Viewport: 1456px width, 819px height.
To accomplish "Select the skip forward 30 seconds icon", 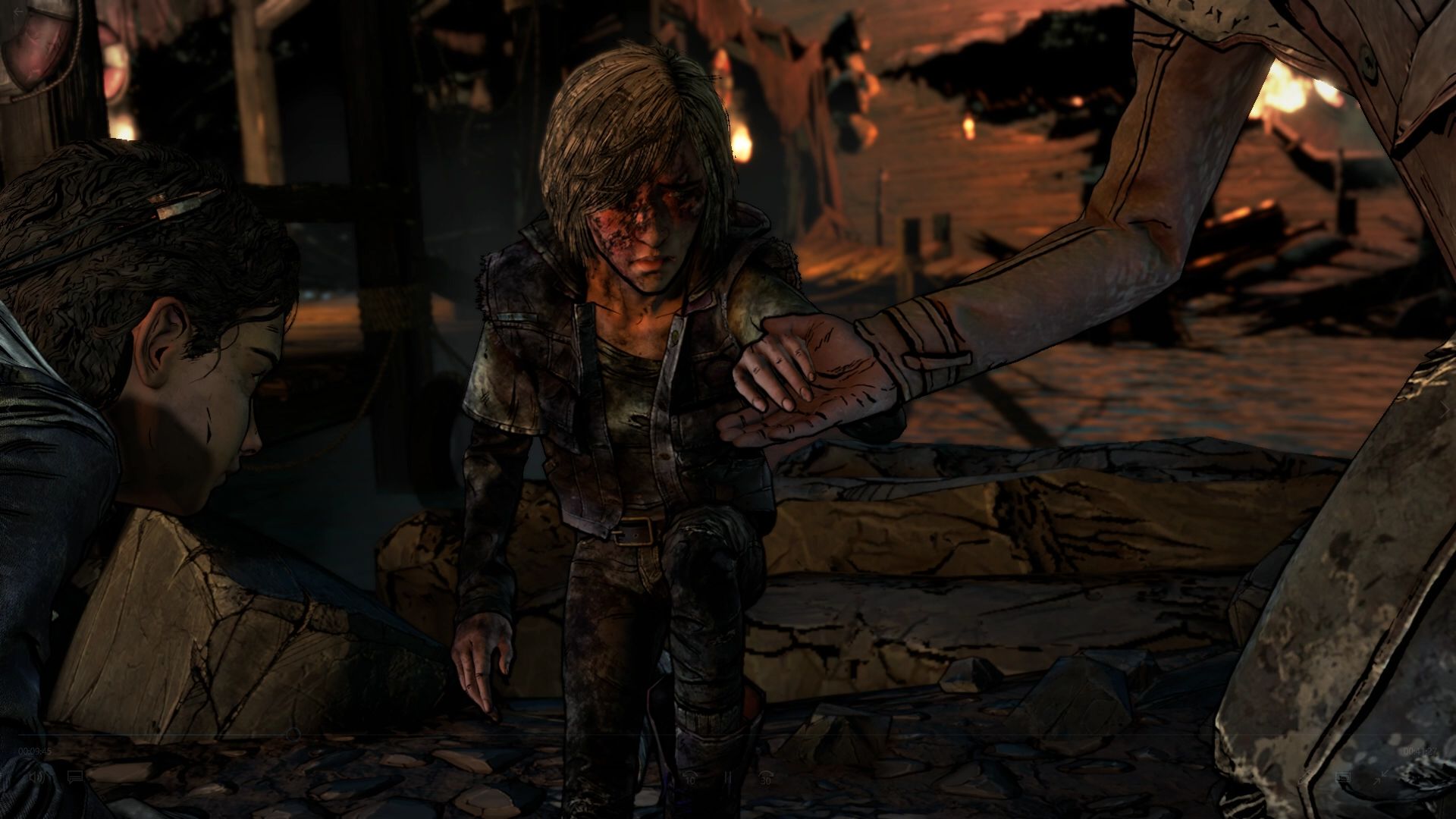I will point(766,777).
